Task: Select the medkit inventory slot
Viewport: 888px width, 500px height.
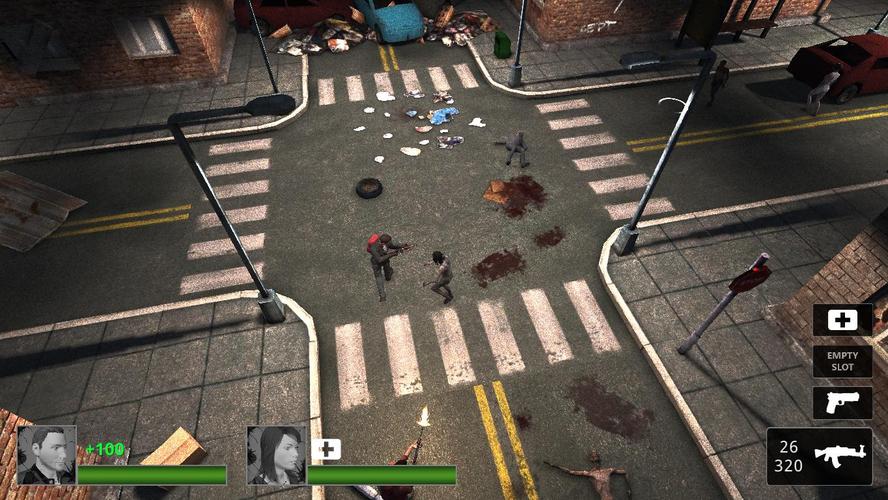Action: click(842, 320)
